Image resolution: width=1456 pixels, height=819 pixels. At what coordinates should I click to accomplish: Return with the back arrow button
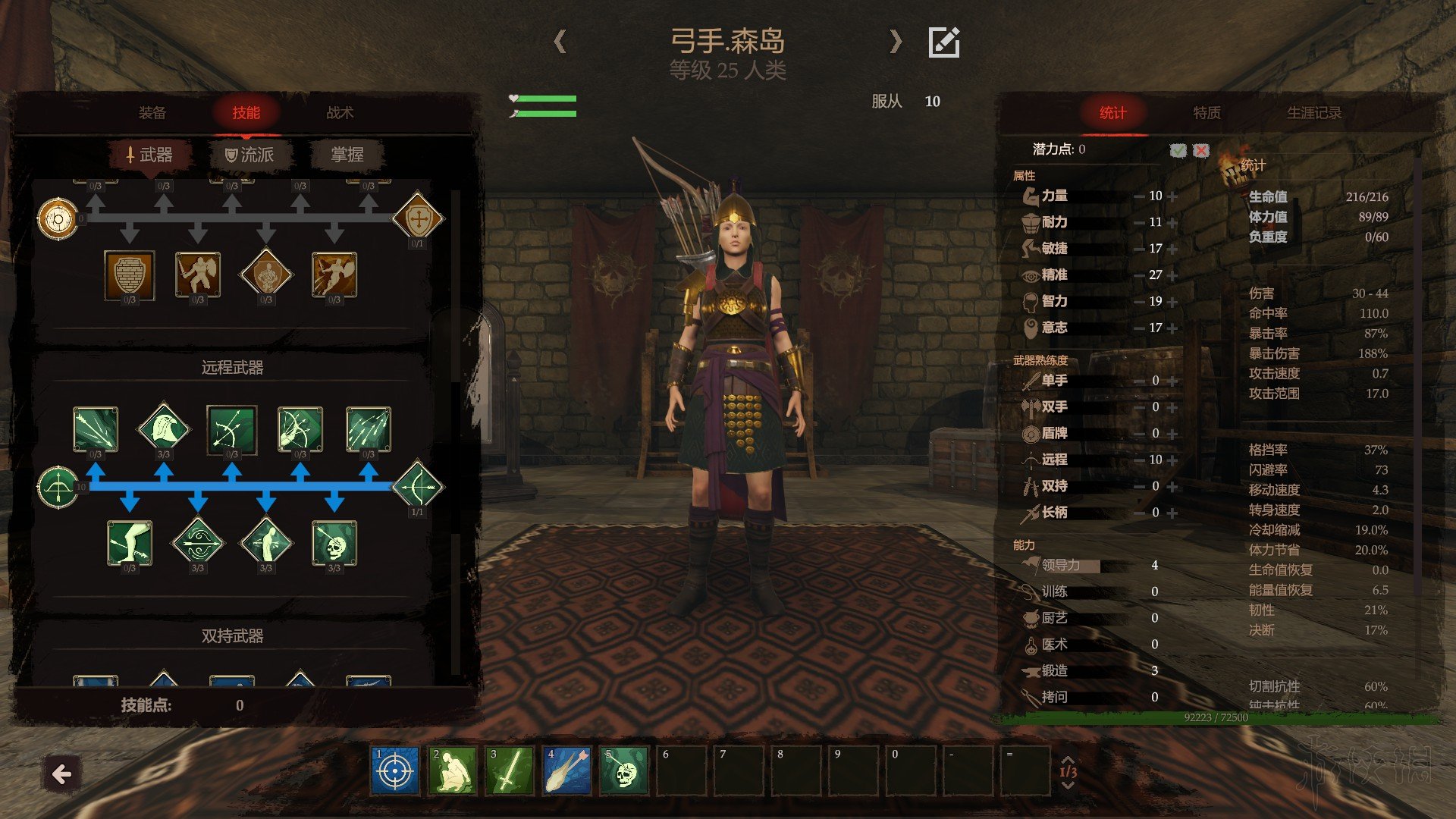61,774
